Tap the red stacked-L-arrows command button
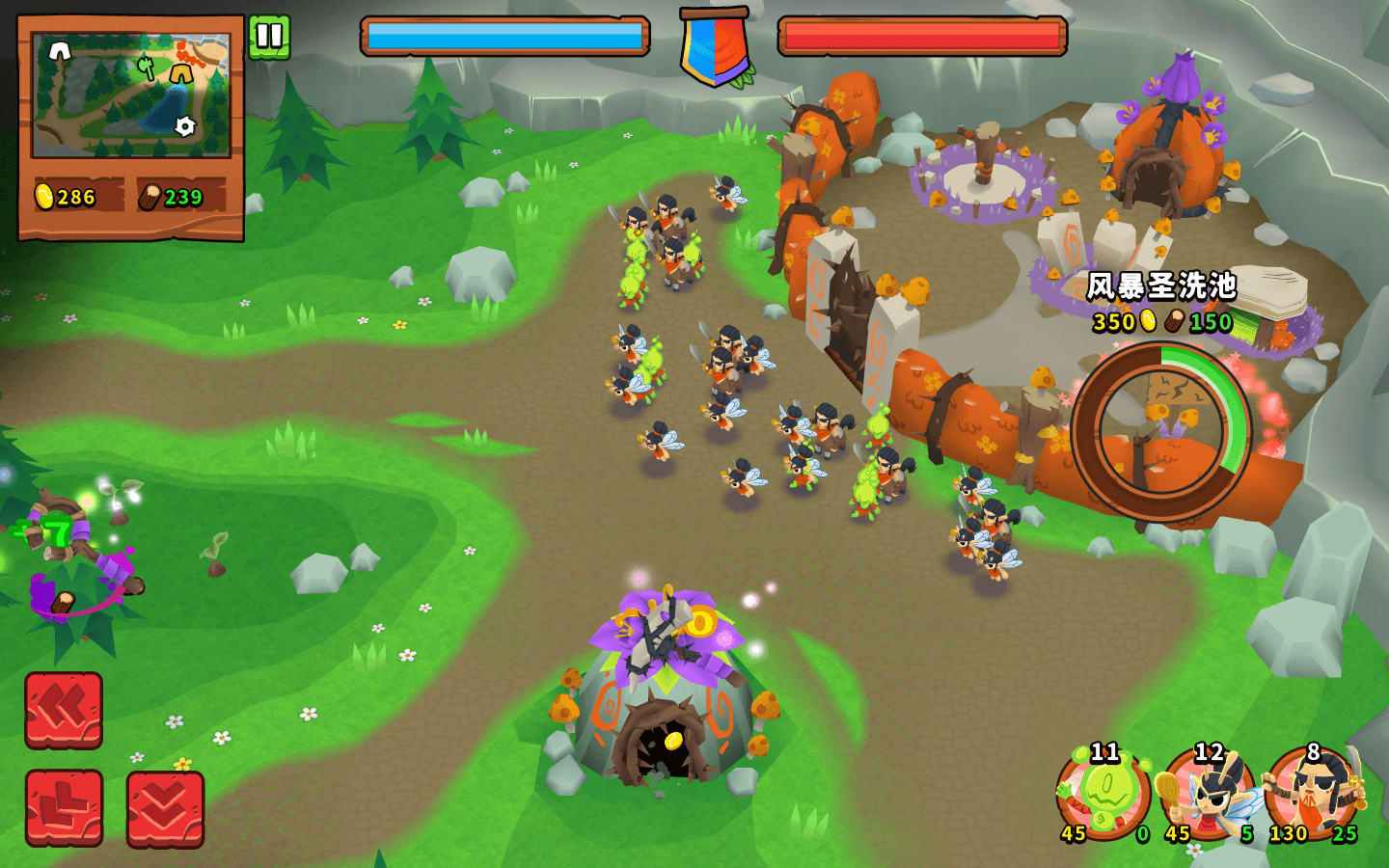The image size is (1389, 868). 64,808
